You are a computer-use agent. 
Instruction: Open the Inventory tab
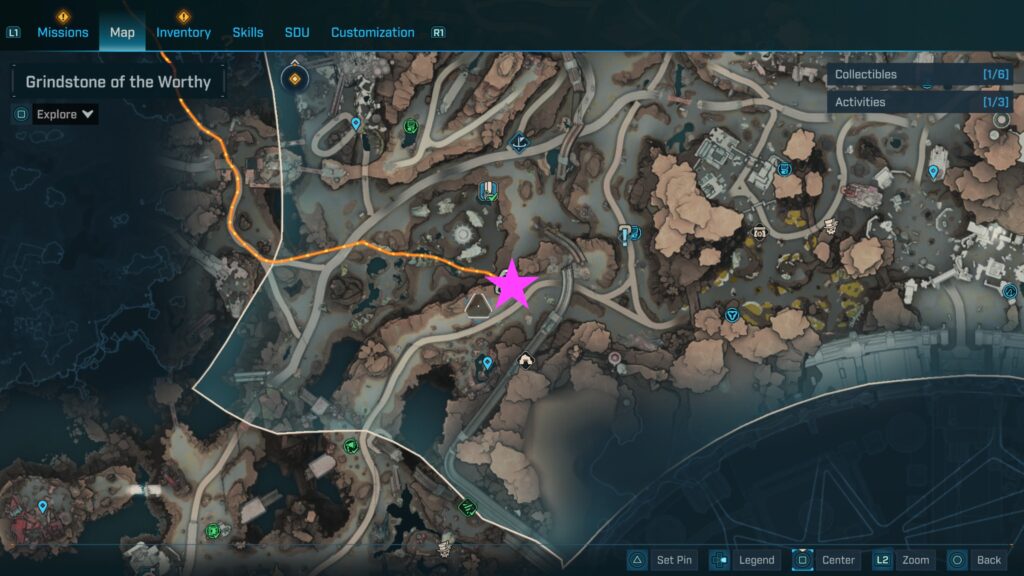[x=183, y=32]
